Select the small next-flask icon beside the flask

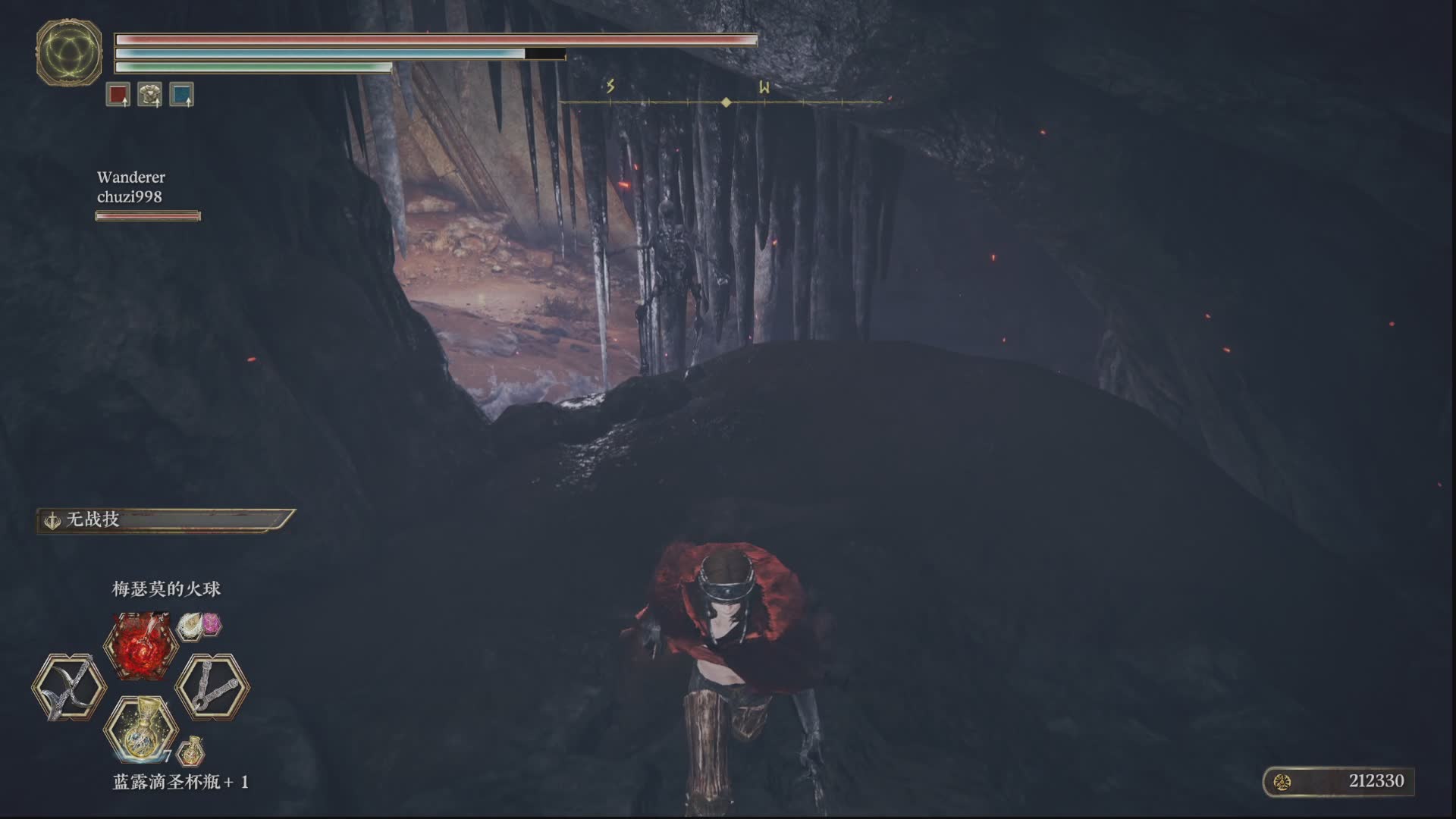tap(192, 752)
